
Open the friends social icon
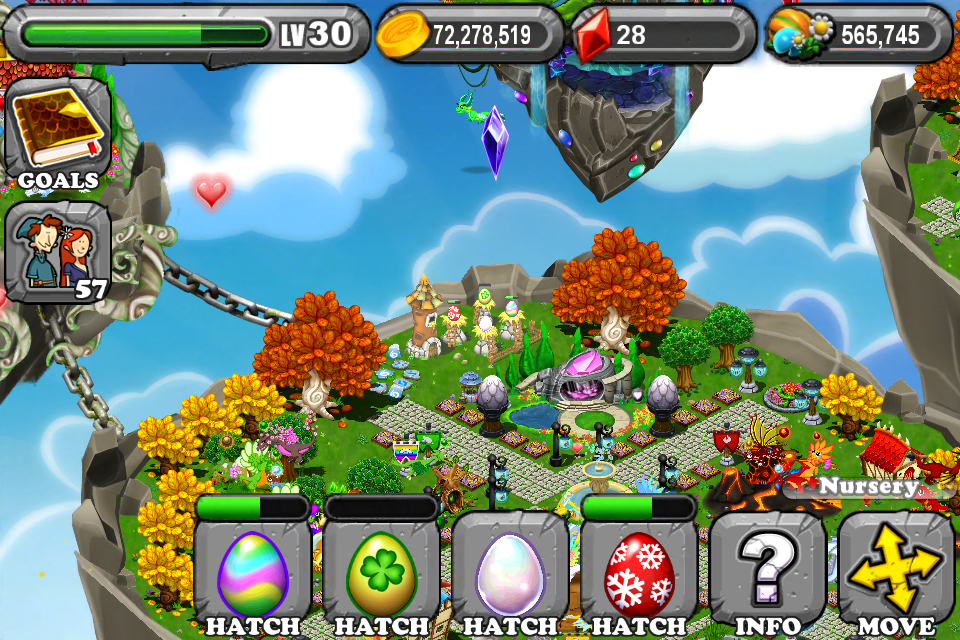click(57, 252)
